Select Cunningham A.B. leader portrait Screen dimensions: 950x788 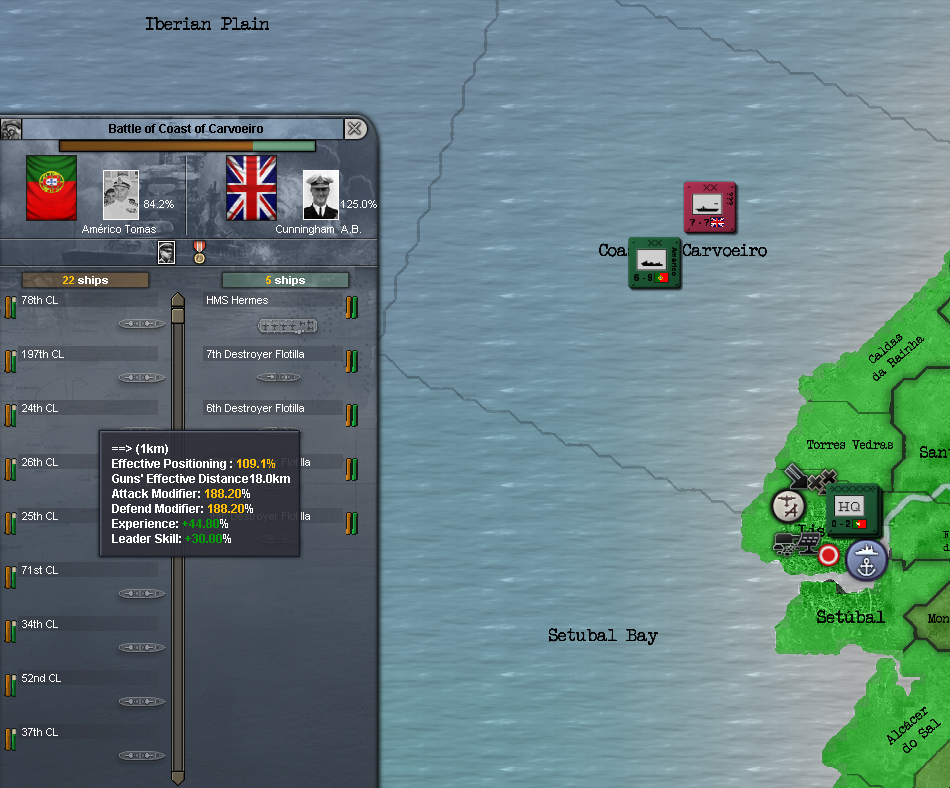321,194
